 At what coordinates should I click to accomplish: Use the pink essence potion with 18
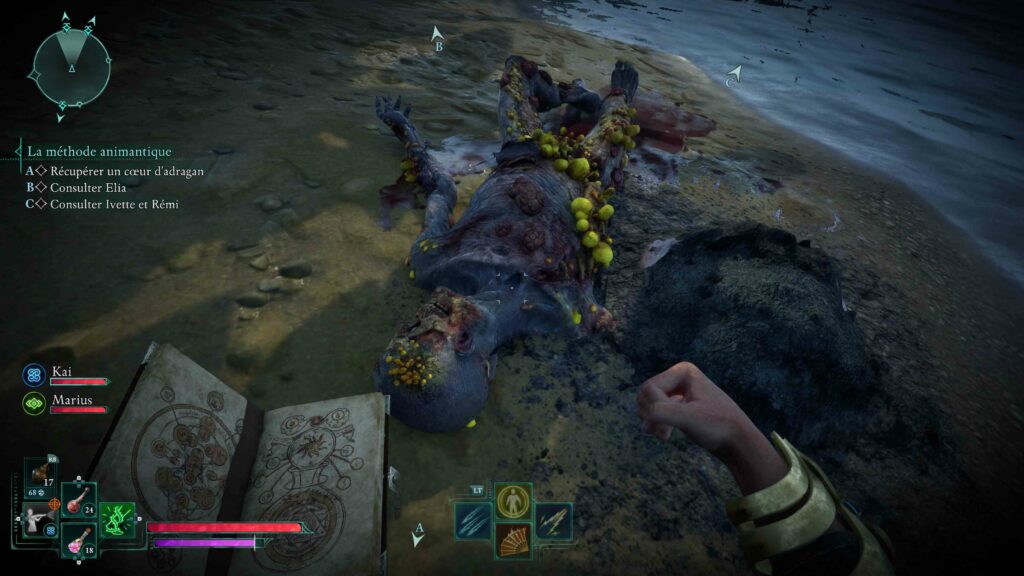[x=77, y=539]
